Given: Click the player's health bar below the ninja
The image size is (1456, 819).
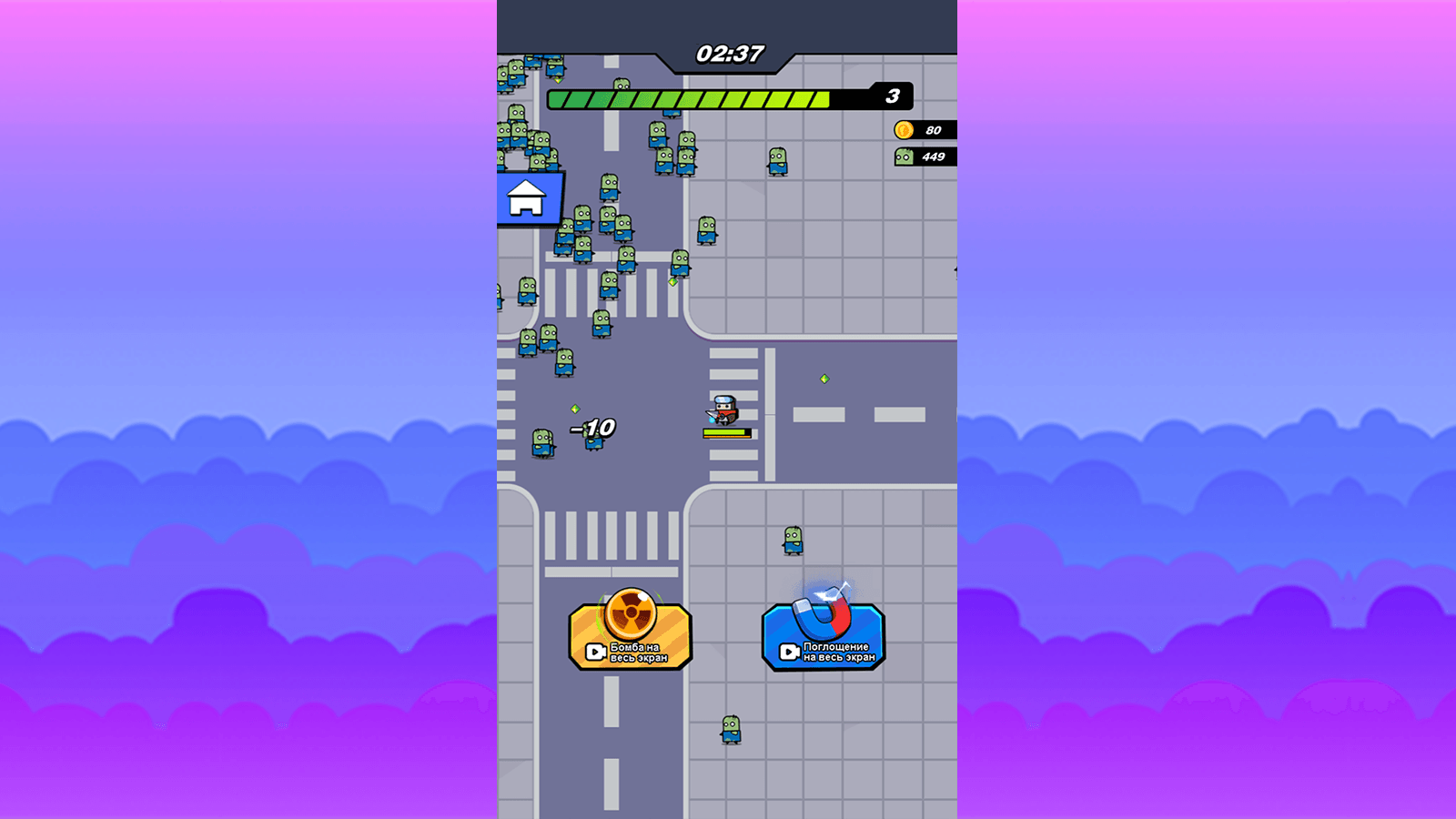Looking at the screenshot, I should pyautogui.click(x=725, y=431).
